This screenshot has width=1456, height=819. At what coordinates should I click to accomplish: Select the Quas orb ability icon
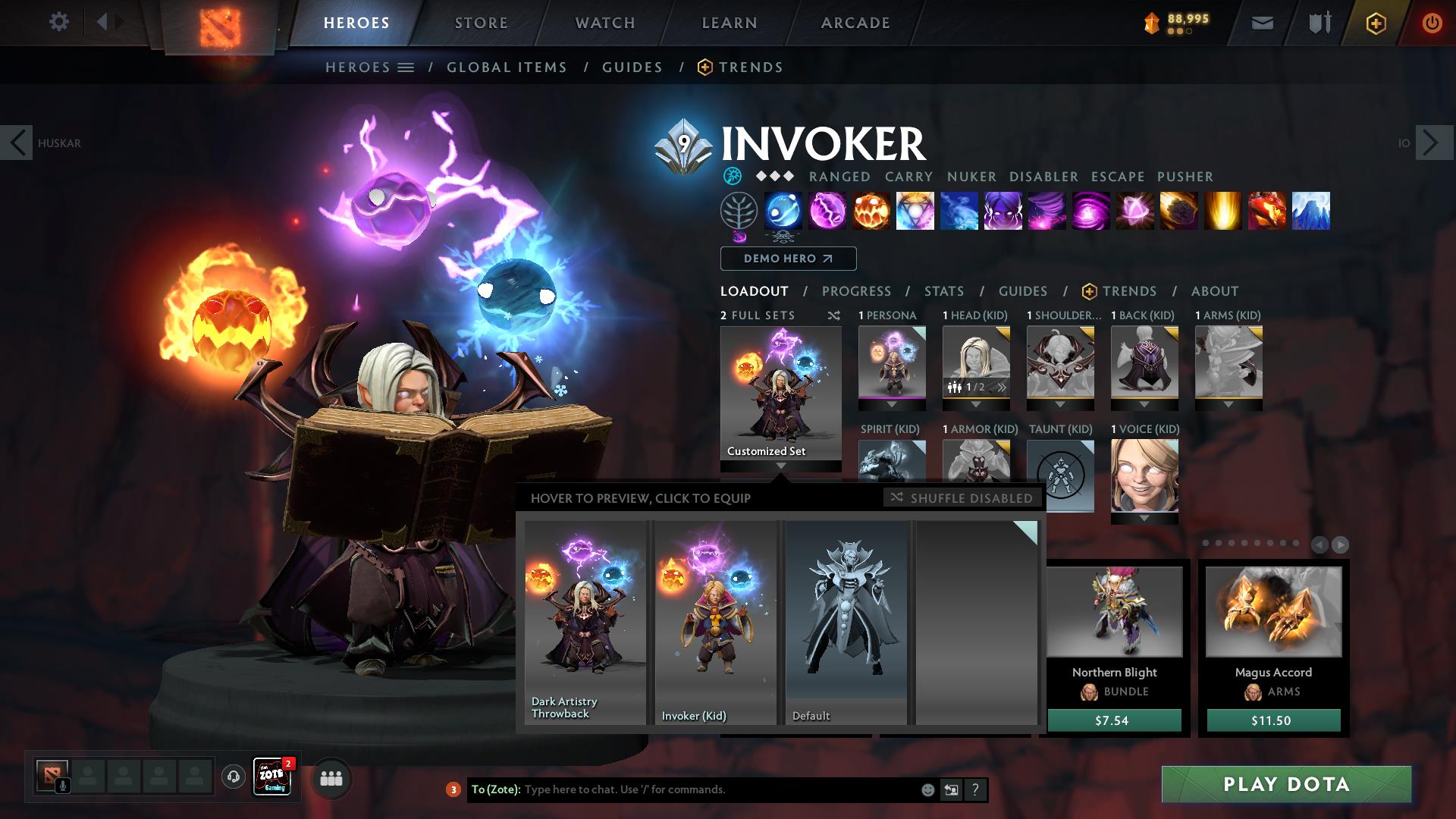[783, 212]
